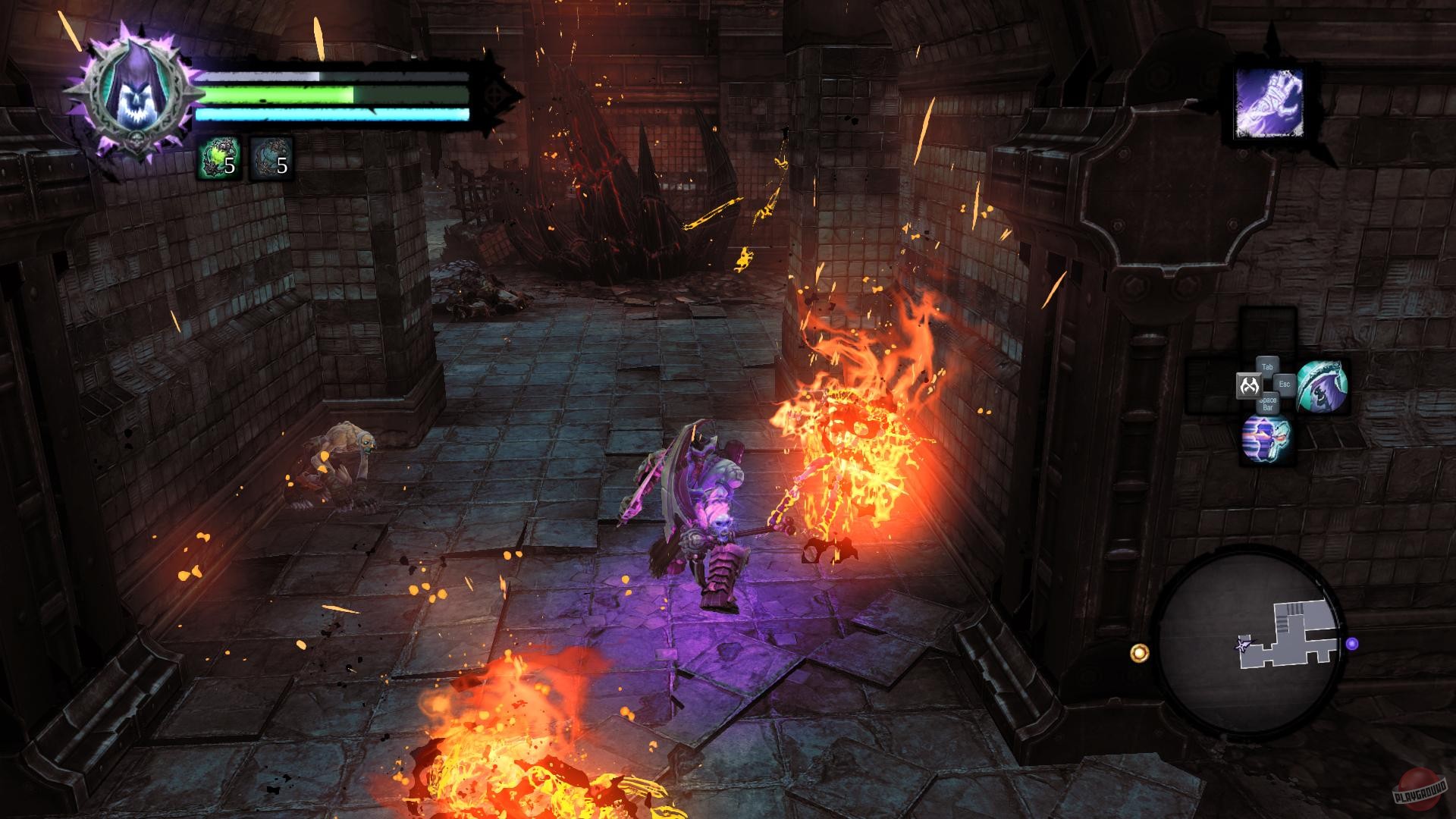Select the potion count label showing 5

click(x=230, y=167)
